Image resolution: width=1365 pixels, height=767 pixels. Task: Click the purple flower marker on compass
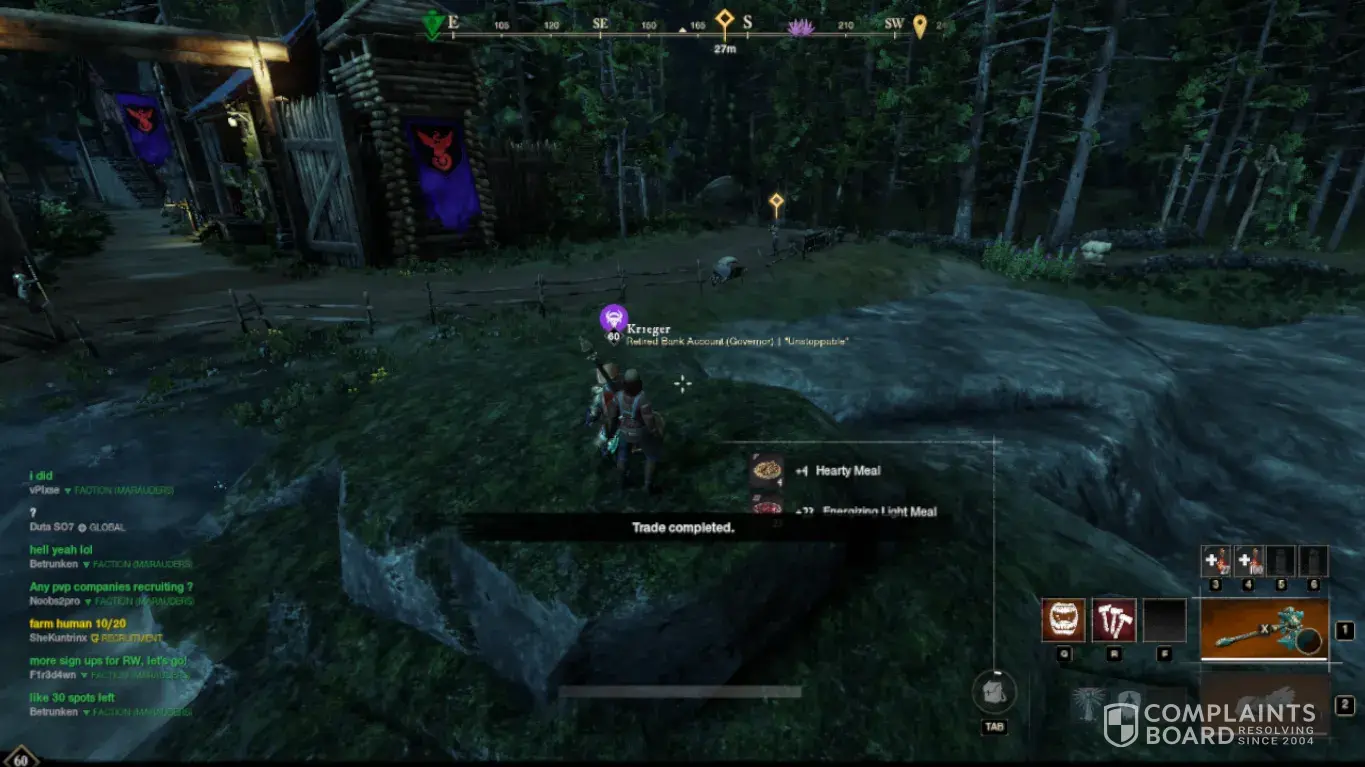click(800, 28)
